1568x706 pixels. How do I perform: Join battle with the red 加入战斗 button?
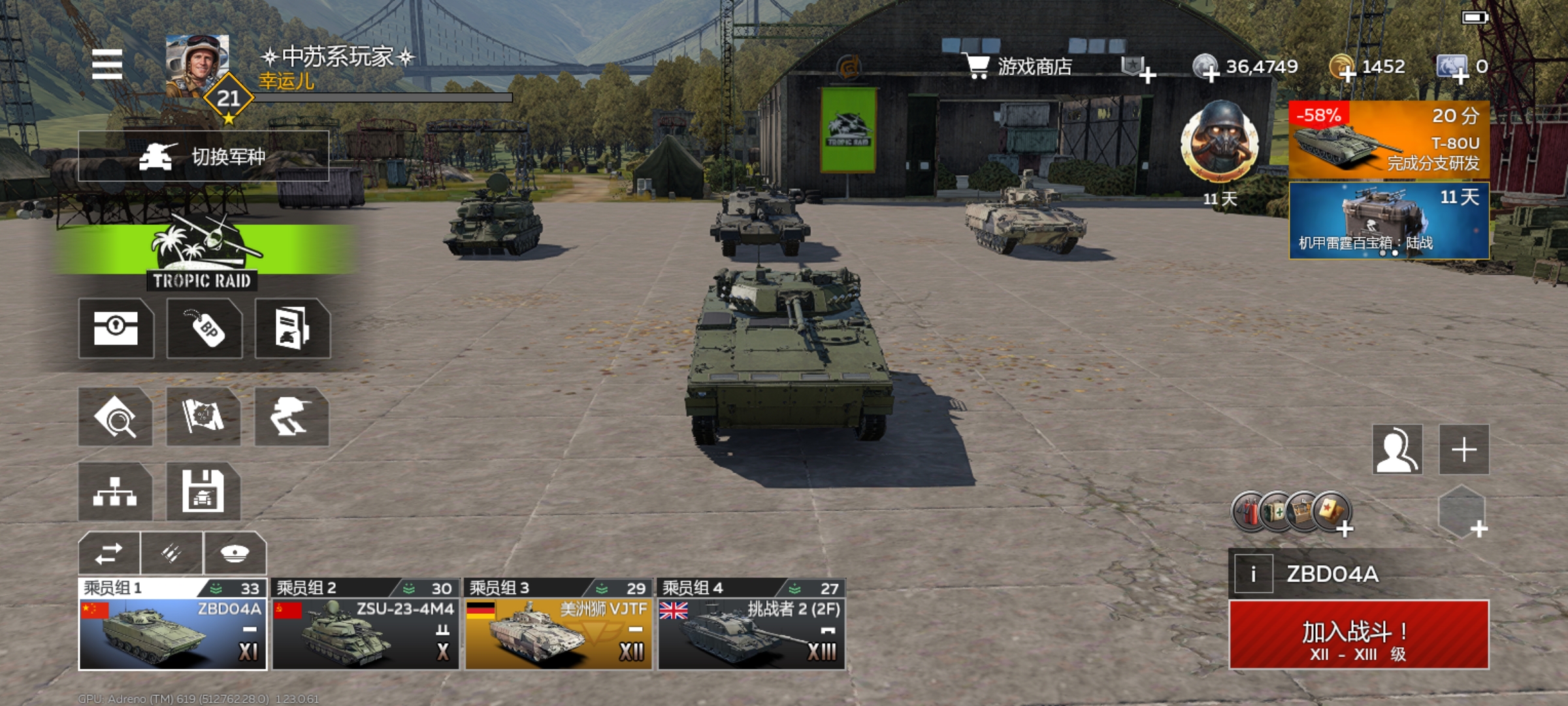click(1358, 635)
